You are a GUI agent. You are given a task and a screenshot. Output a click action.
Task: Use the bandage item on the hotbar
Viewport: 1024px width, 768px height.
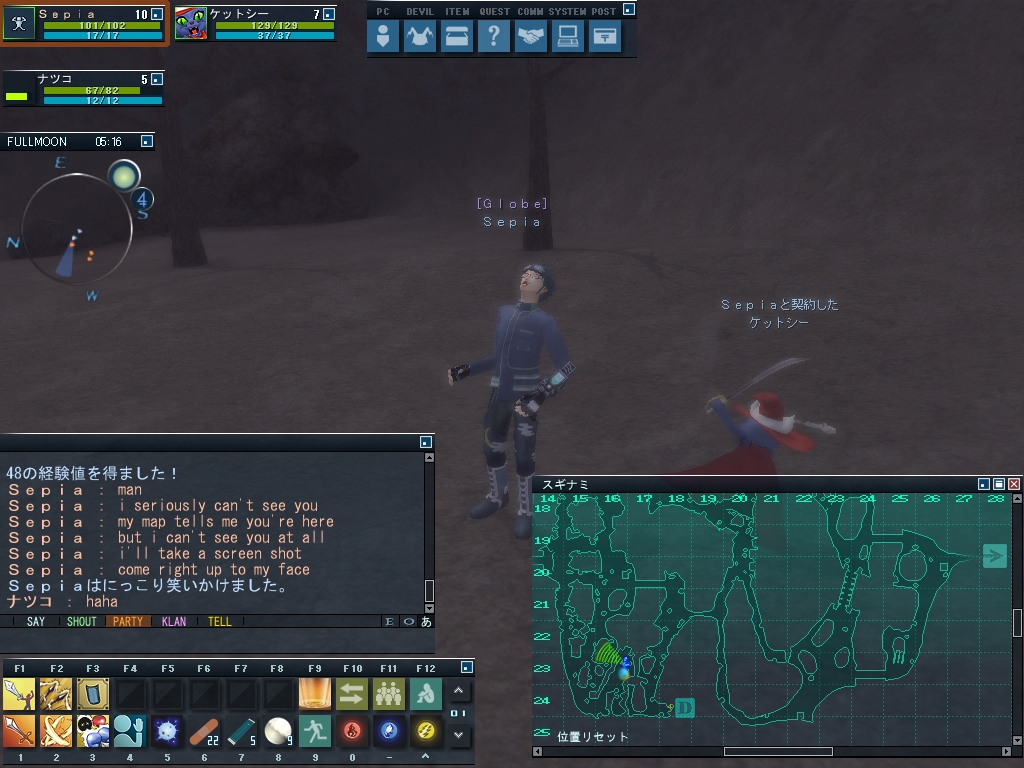point(204,731)
